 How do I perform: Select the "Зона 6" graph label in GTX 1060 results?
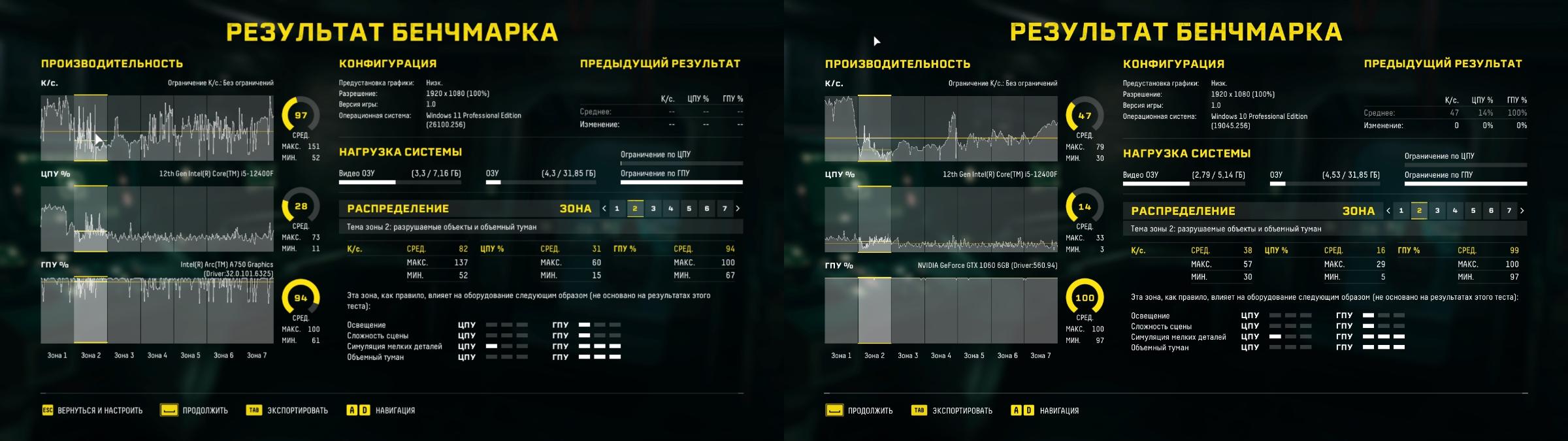1007,355
